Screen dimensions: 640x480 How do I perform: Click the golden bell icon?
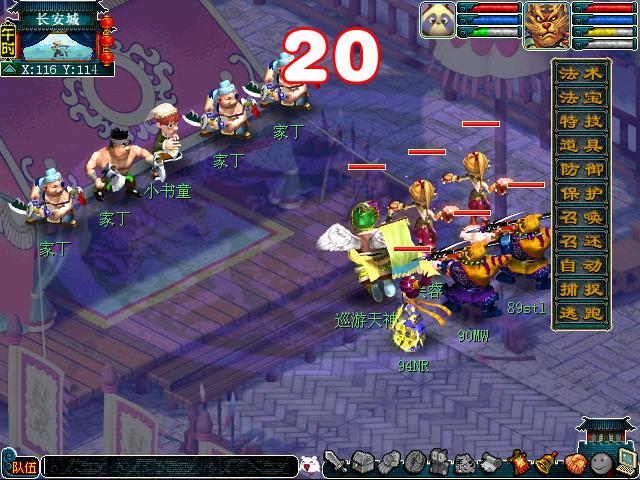(547, 463)
